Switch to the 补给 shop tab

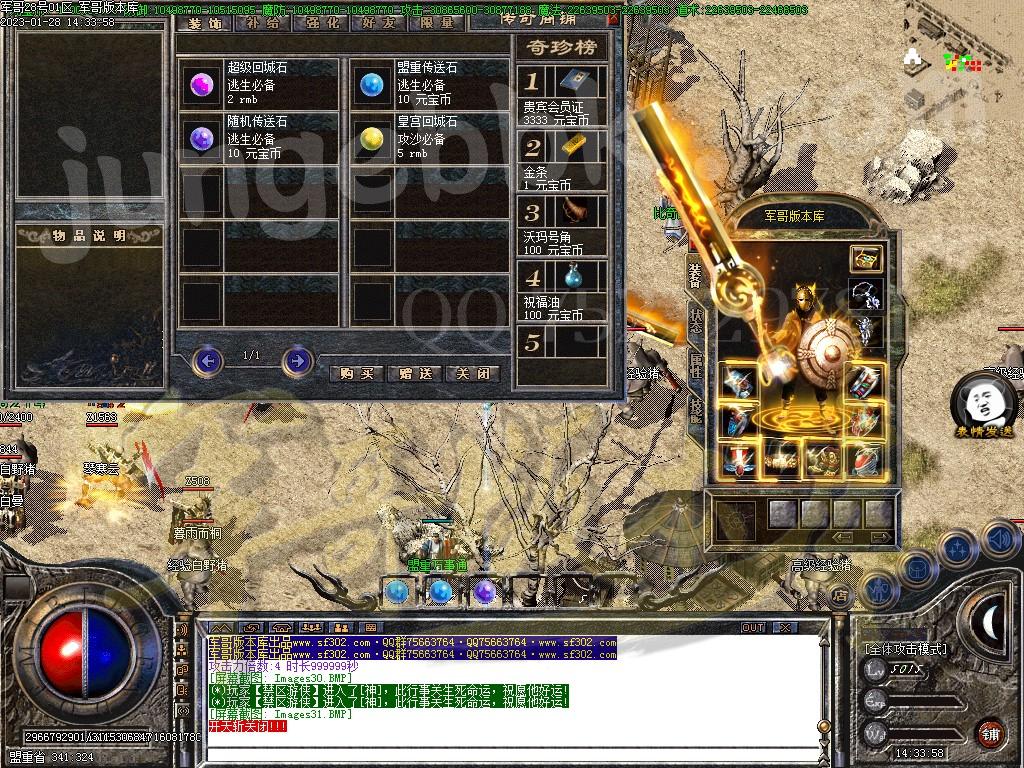pyautogui.click(x=262, y=22)
